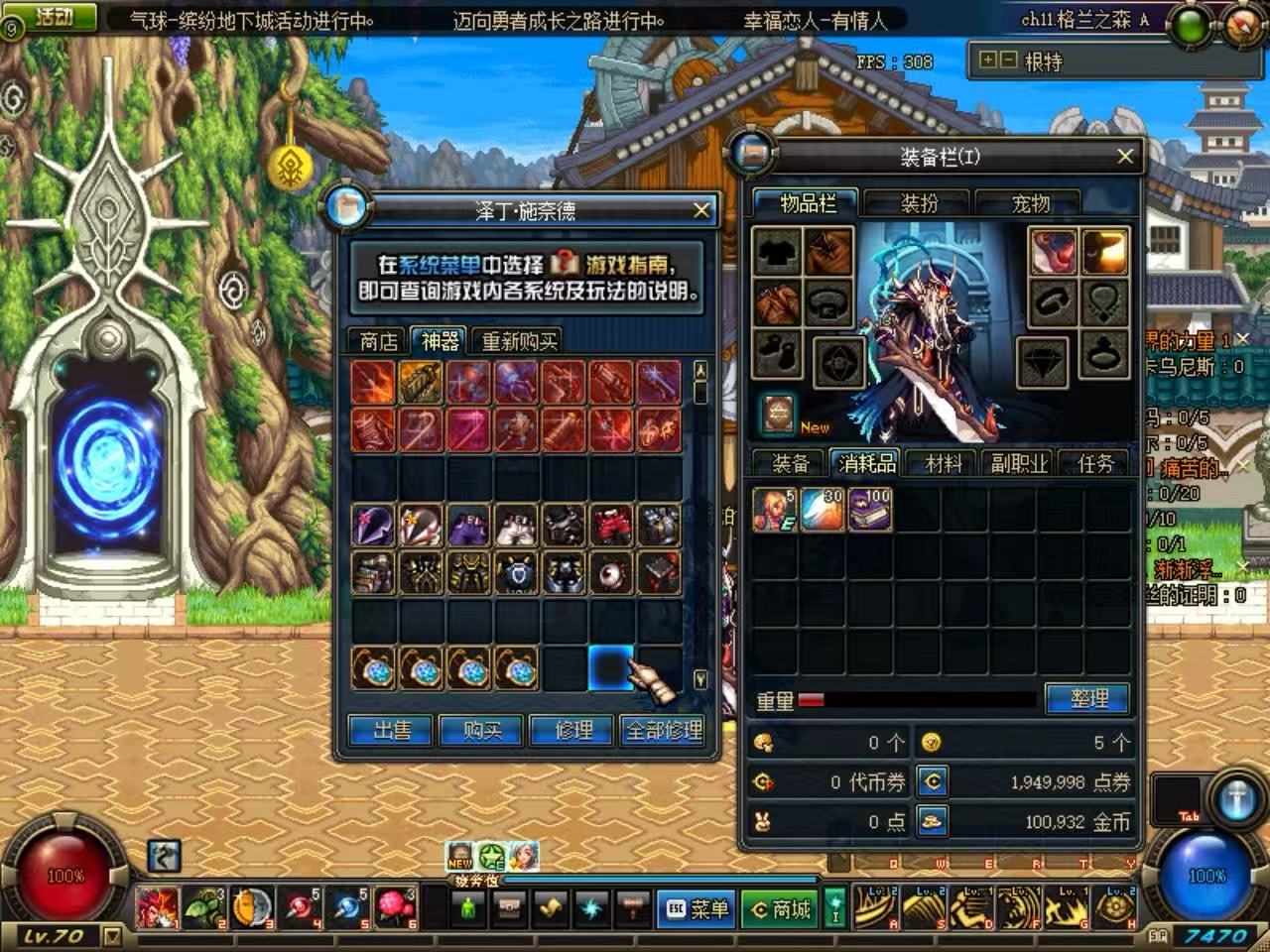Open the 菜单 menu button

pos(698,908)
